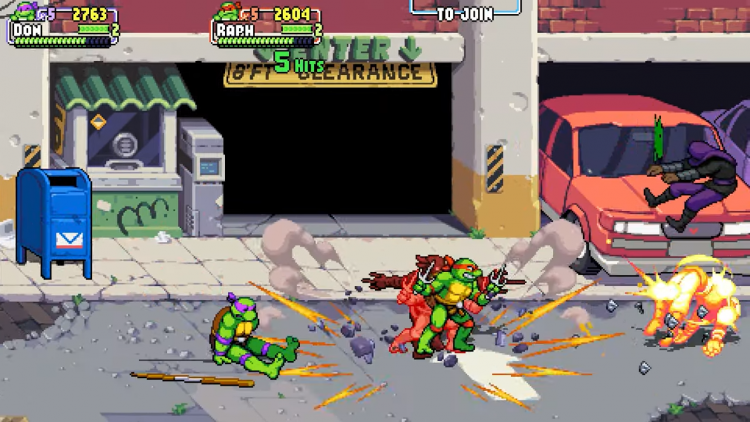Select Don's player portrait icon

click(23, 13)
